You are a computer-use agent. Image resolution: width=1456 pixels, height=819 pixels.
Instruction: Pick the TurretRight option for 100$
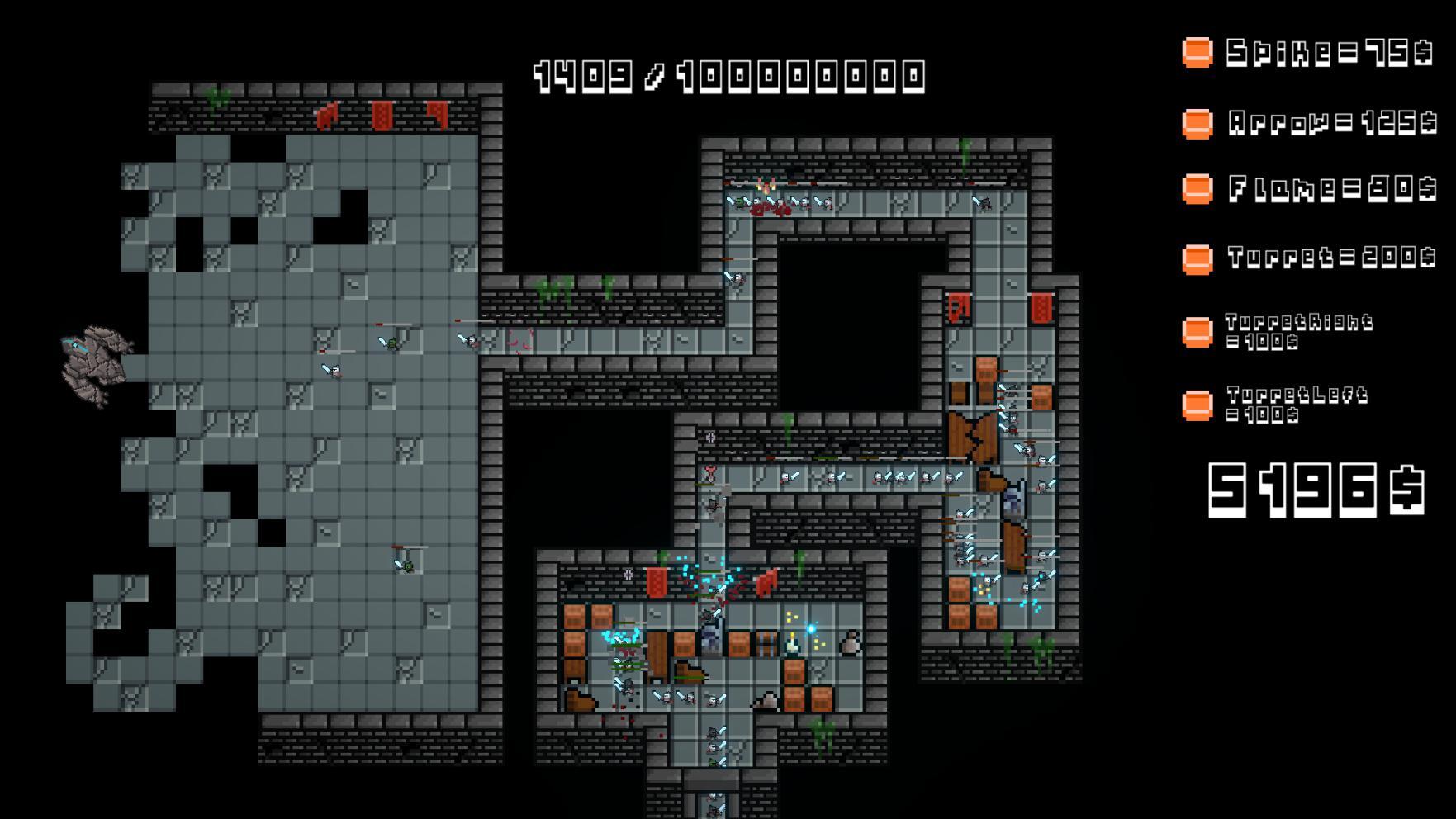(x=1198, y=332)
